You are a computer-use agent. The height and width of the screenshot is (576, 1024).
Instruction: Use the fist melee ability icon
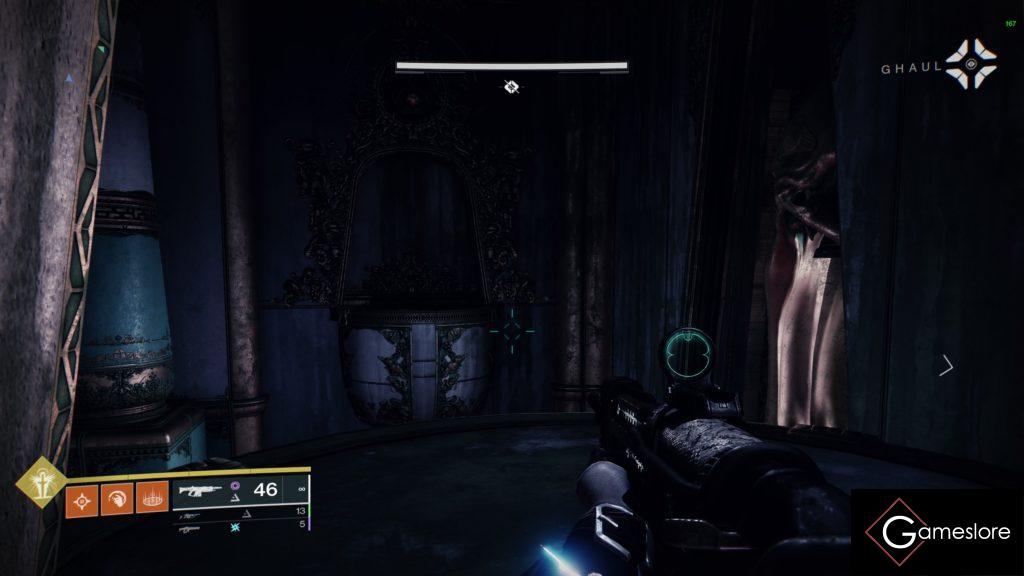116,498
